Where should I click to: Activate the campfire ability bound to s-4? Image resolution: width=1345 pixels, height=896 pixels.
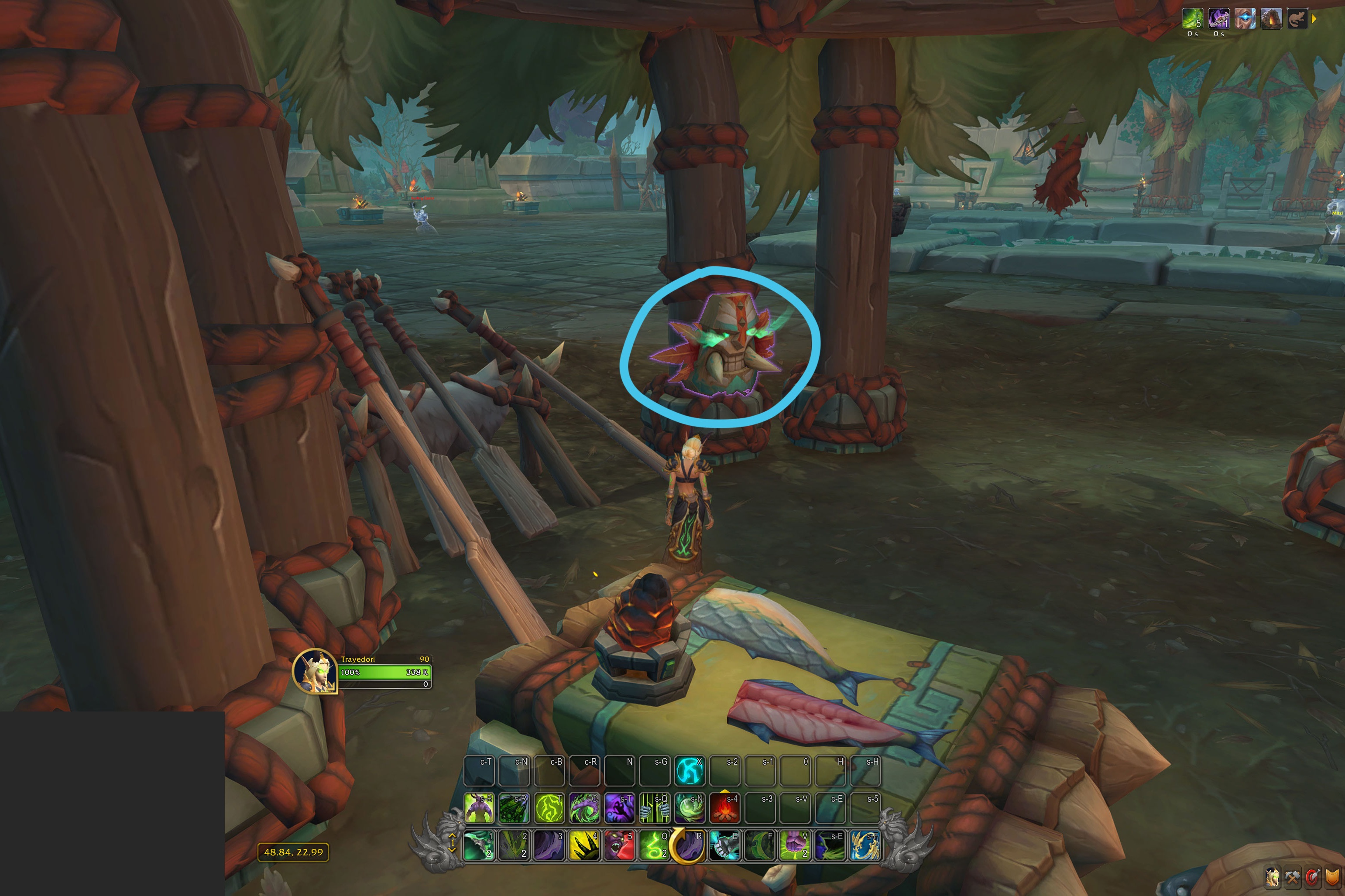pyautogui.click(x=725, y=808)
